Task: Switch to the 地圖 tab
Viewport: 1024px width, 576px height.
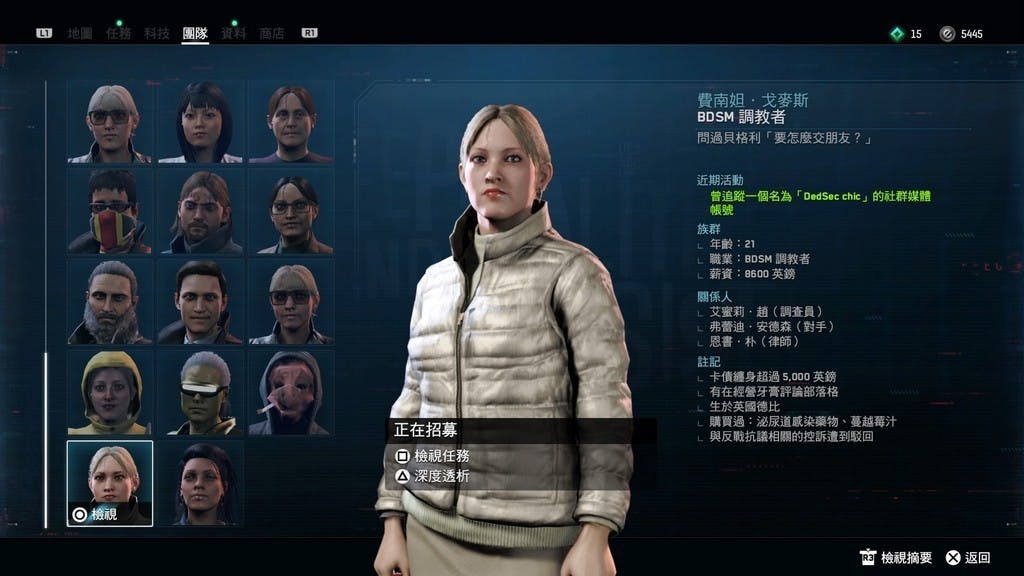Action: 80,33
